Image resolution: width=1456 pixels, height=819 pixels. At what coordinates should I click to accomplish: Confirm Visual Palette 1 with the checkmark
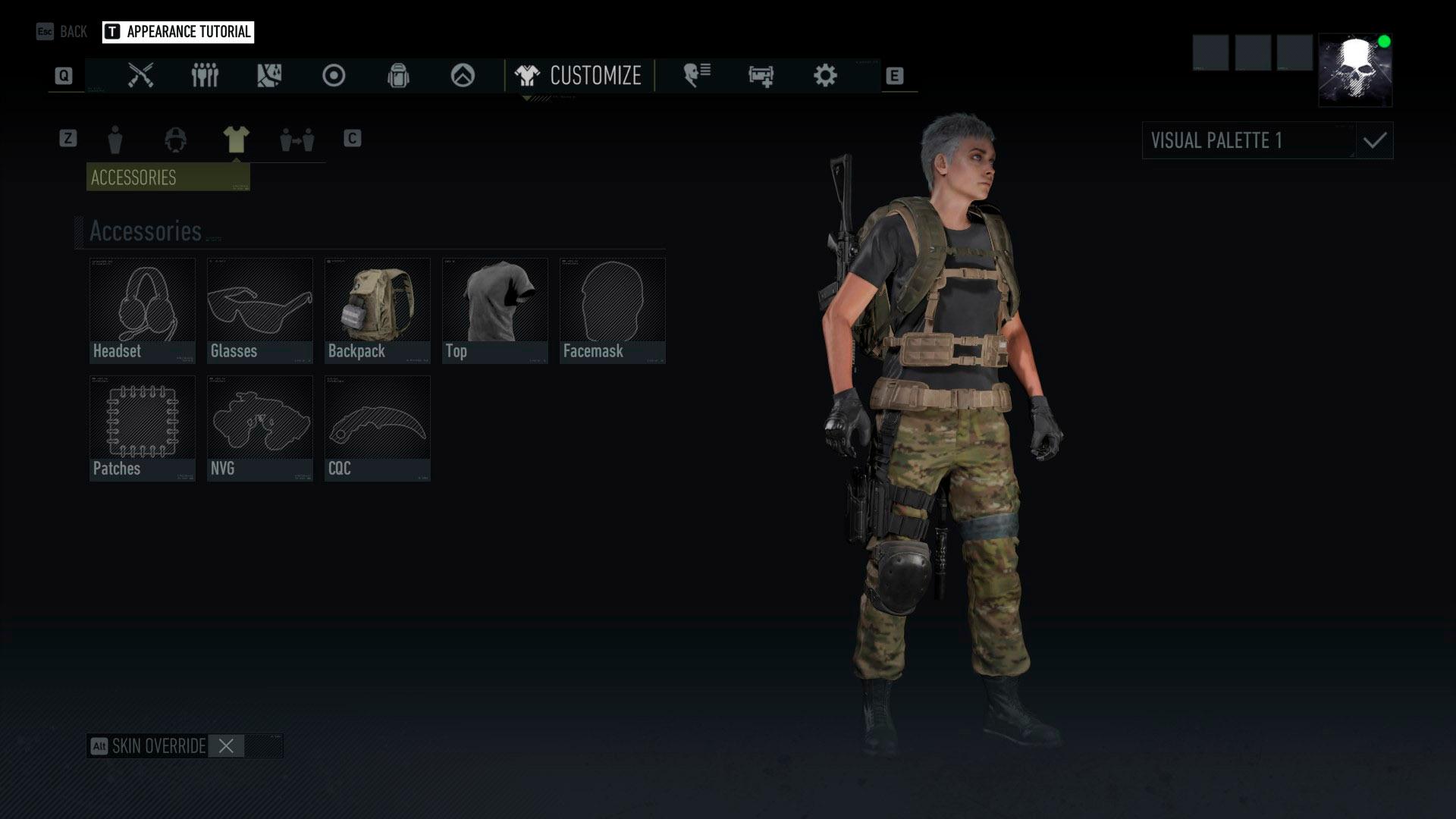tap(1375, 141)
